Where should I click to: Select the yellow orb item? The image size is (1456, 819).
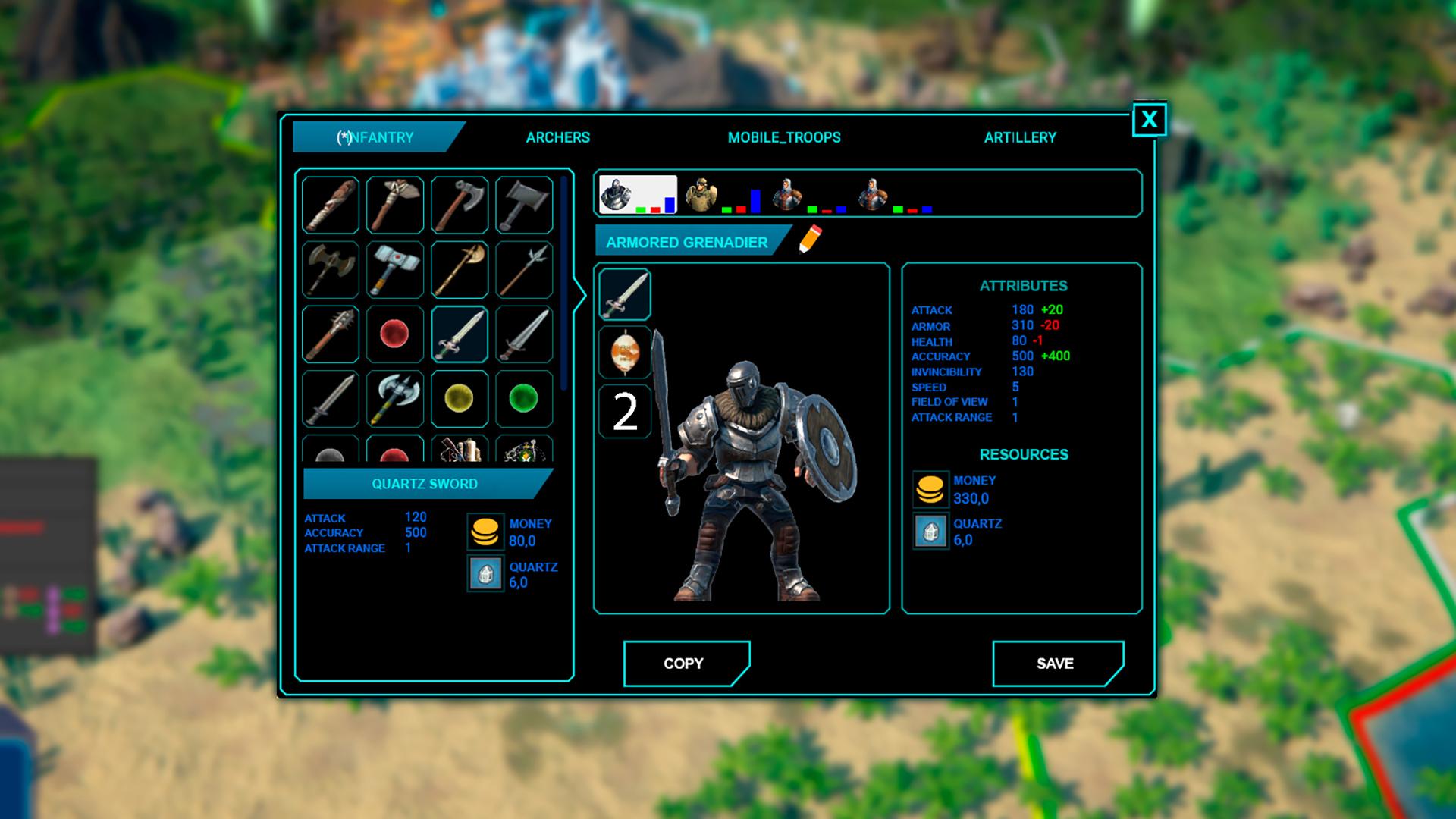click(460, 398)
